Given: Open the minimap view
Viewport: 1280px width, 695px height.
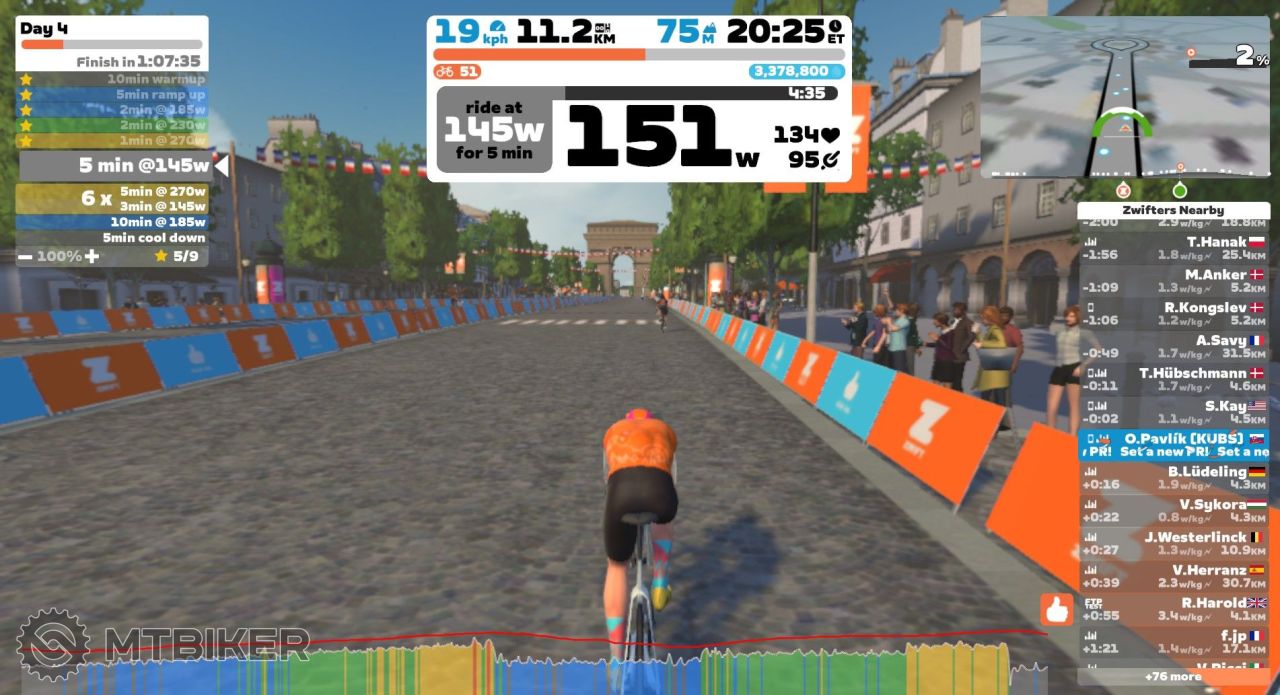Looking at the screenshot, I should click(1126, 98).
